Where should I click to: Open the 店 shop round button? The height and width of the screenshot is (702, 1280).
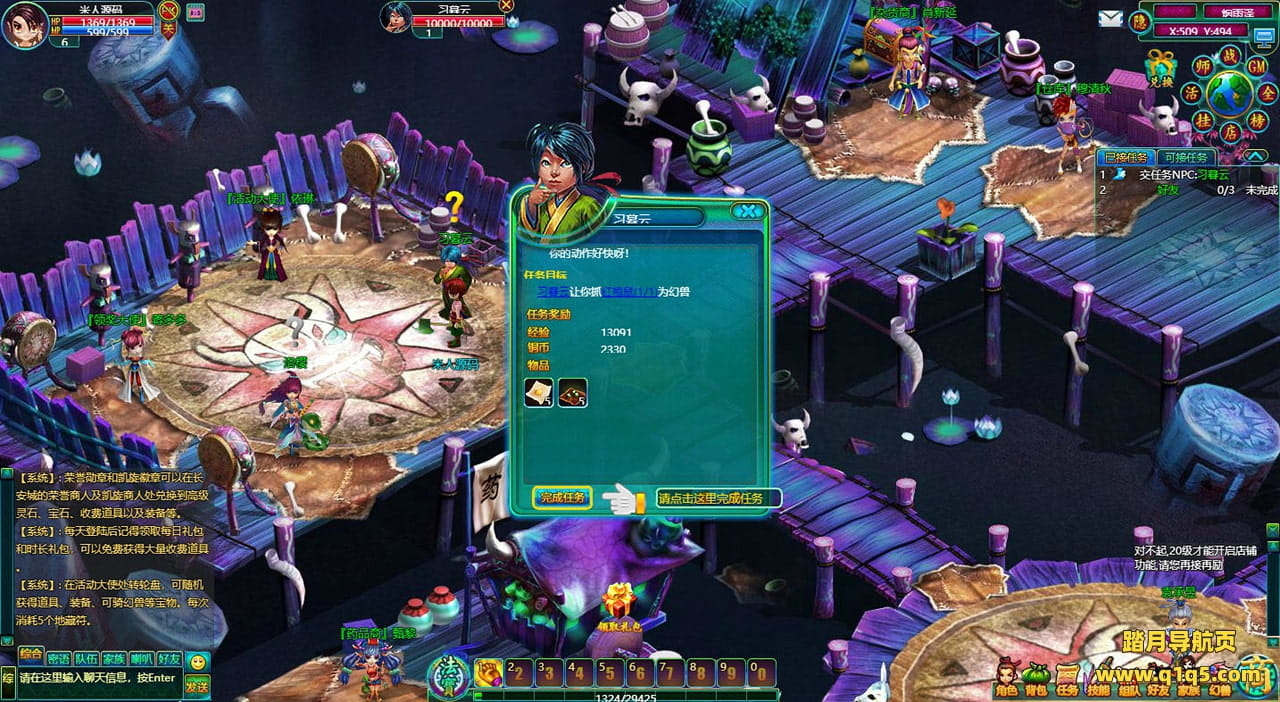1228,132
